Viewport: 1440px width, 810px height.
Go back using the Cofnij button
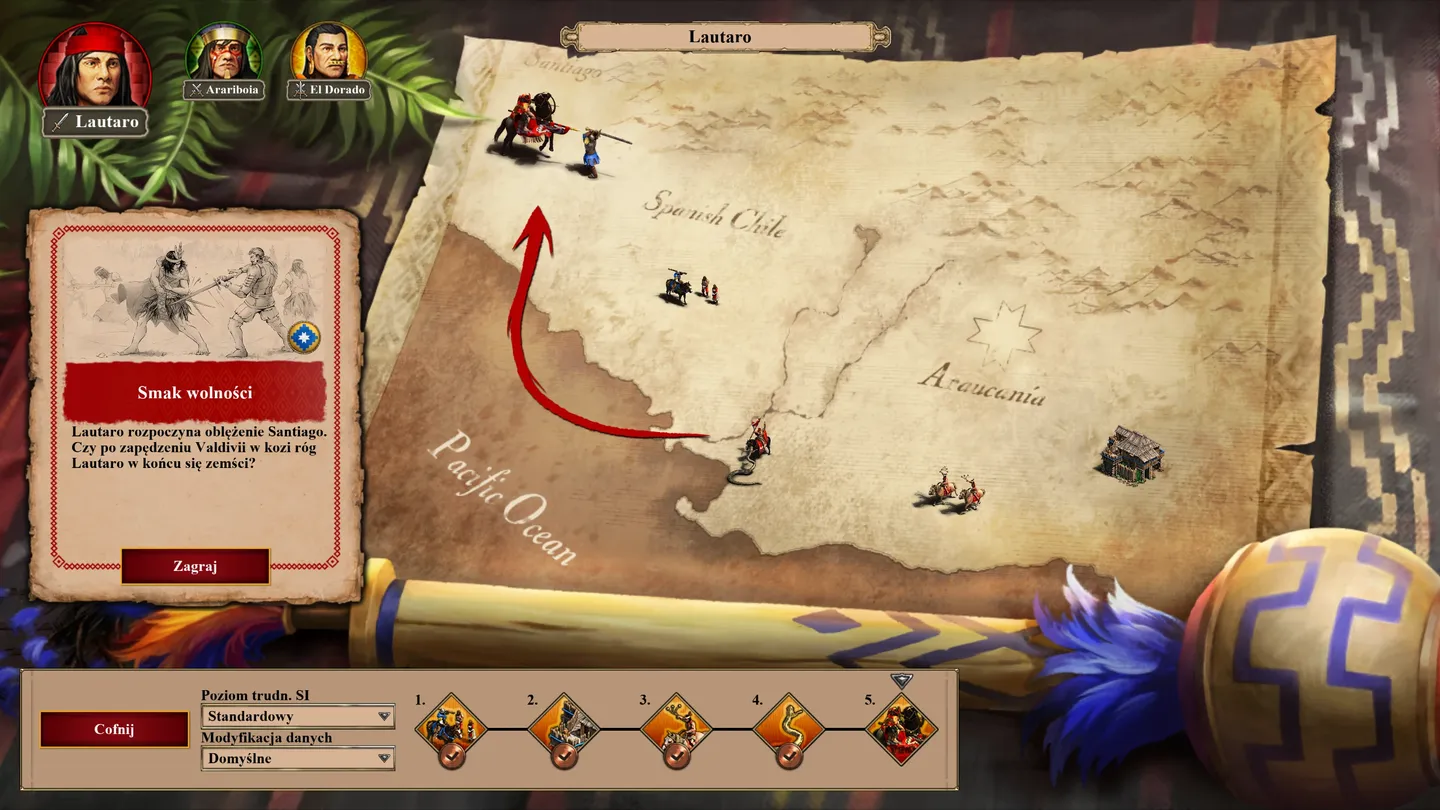click(x=114, y=729)
